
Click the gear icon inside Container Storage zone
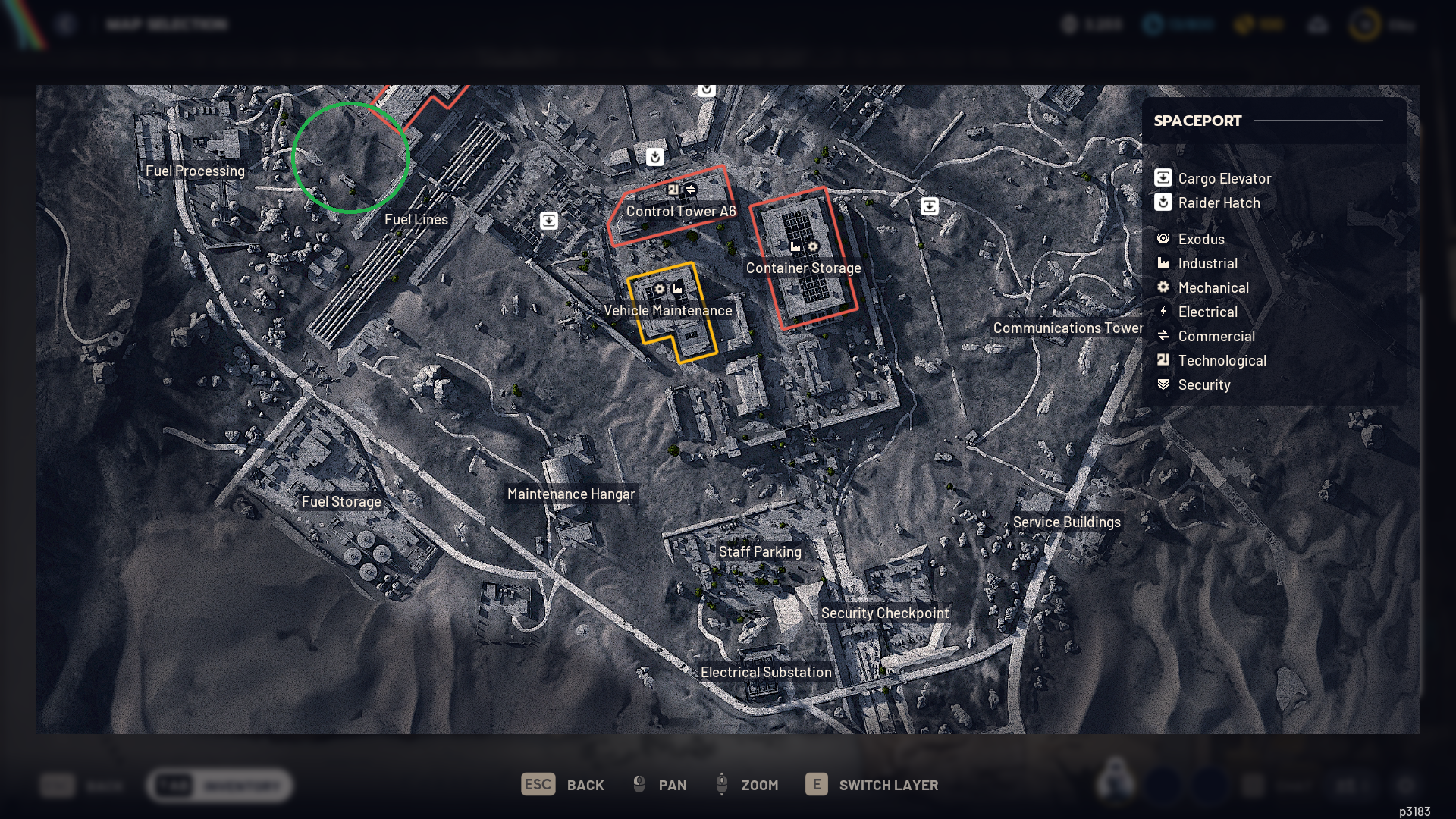tap(812, 247)
